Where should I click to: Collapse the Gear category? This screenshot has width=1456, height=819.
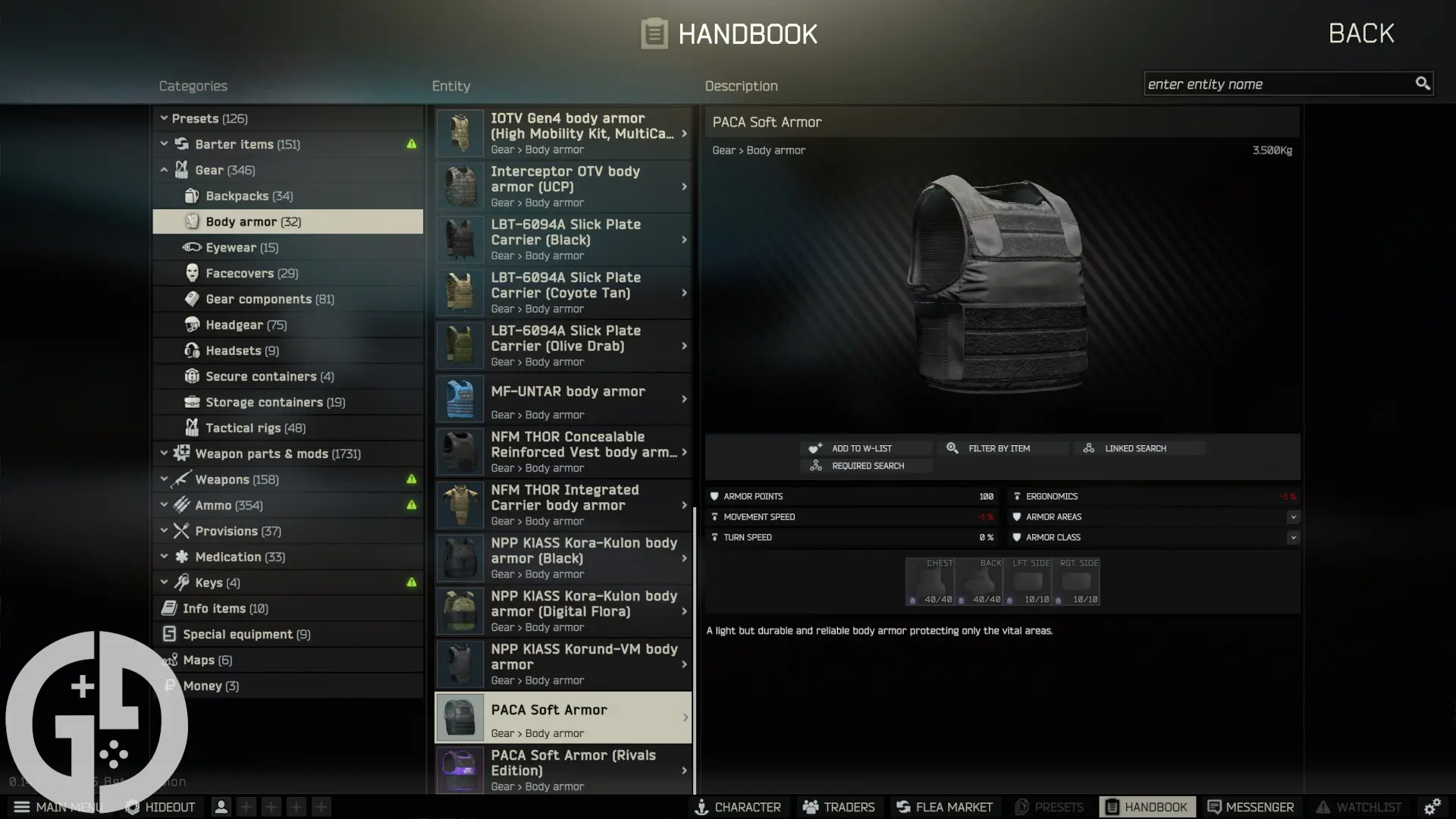[x=165, y=170]
